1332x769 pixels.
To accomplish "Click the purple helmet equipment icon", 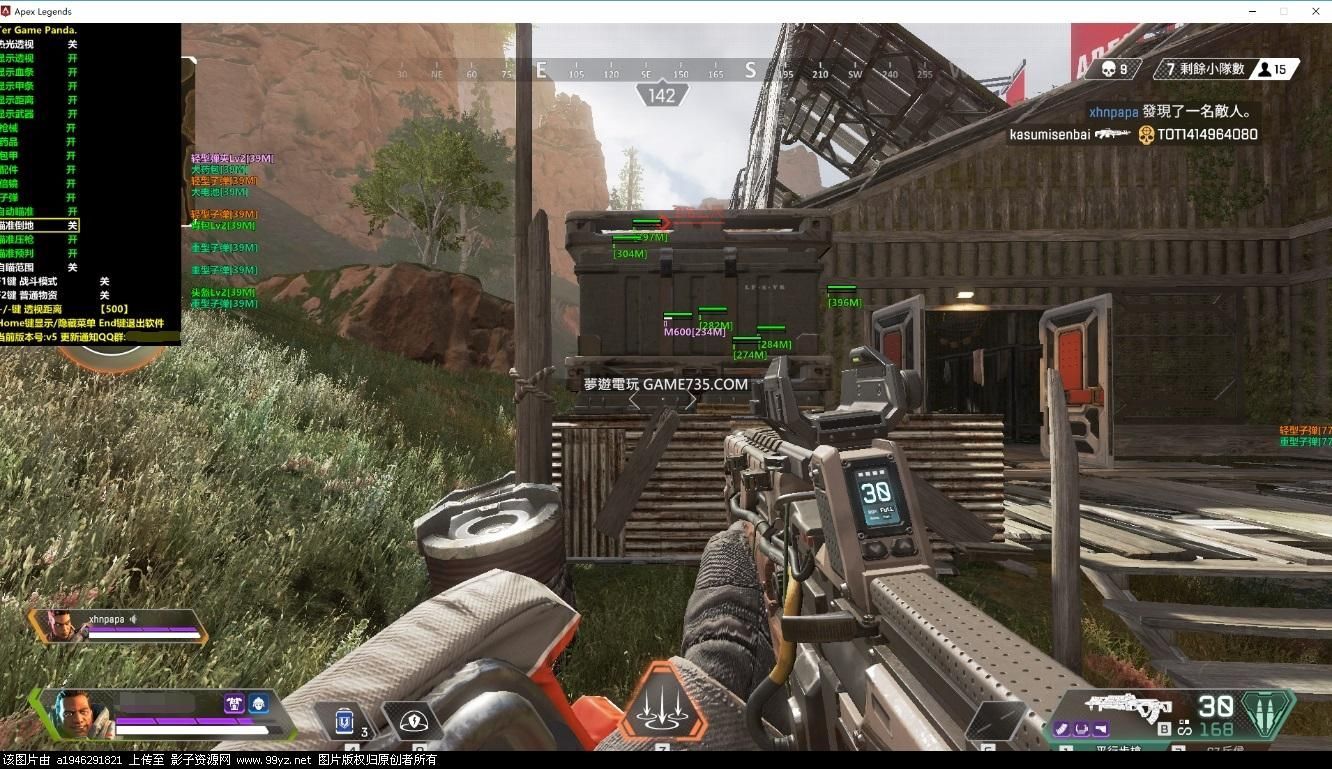I will pyautogui.click(x=235, y=704).
